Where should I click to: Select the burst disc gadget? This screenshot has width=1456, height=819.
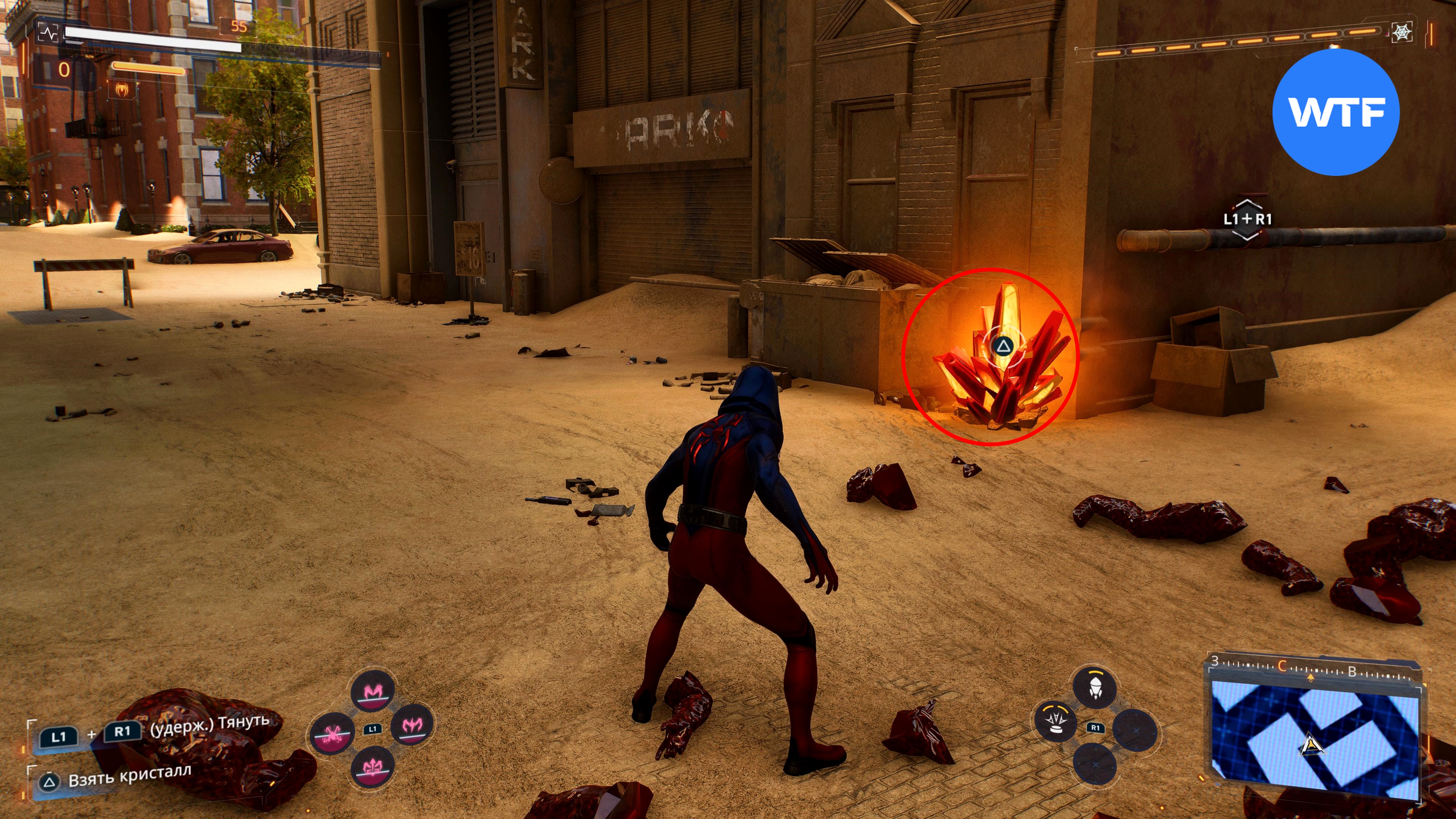coord(1055,721)
